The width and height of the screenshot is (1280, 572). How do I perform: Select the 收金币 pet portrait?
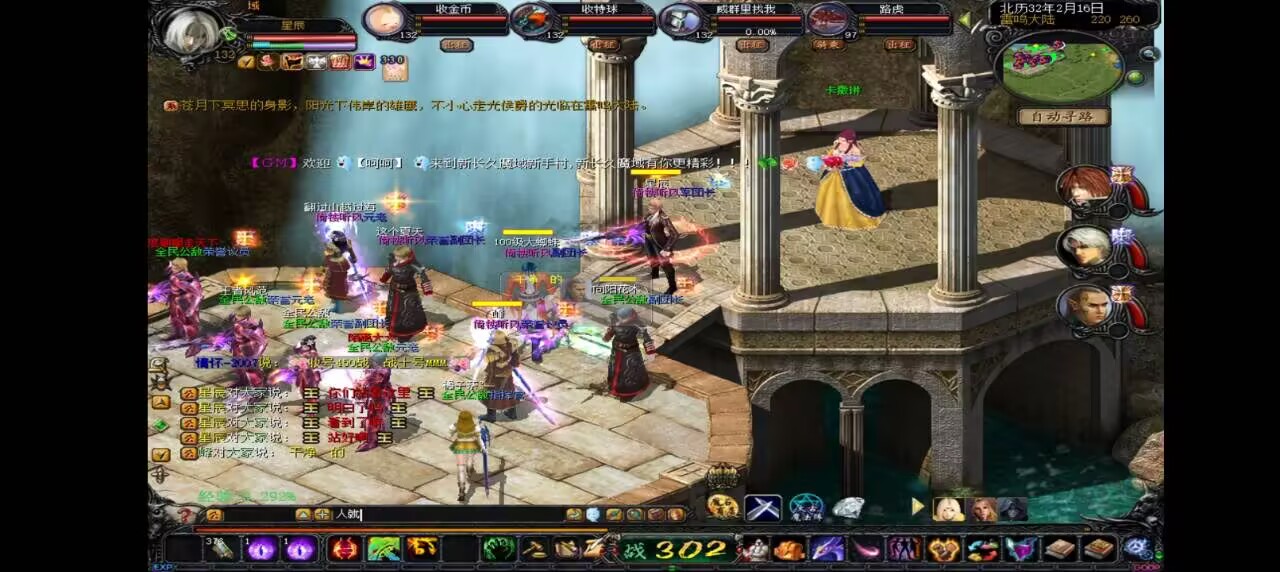click(383, 20)
